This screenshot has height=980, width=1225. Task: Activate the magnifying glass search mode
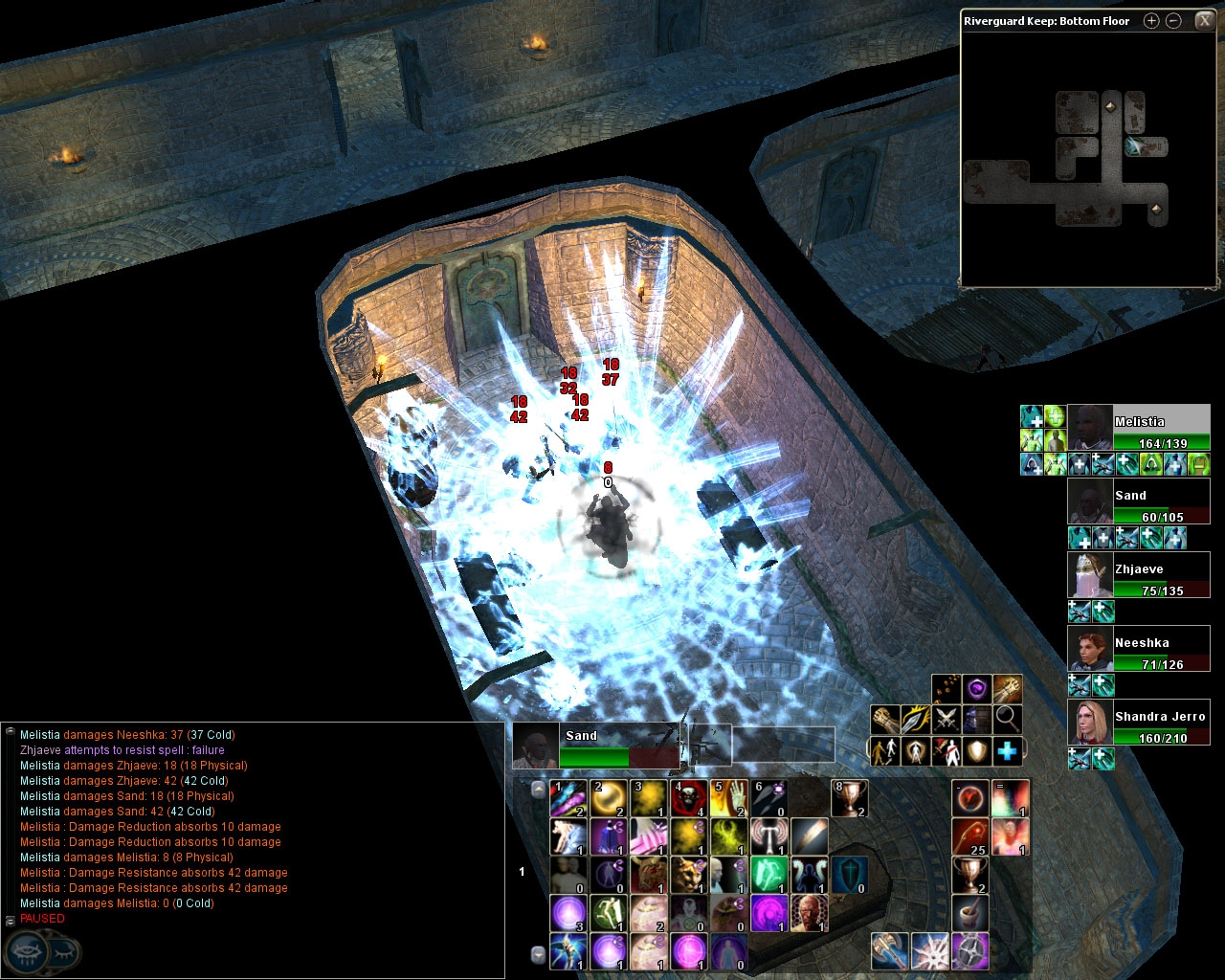click(x=1007, y=719)
